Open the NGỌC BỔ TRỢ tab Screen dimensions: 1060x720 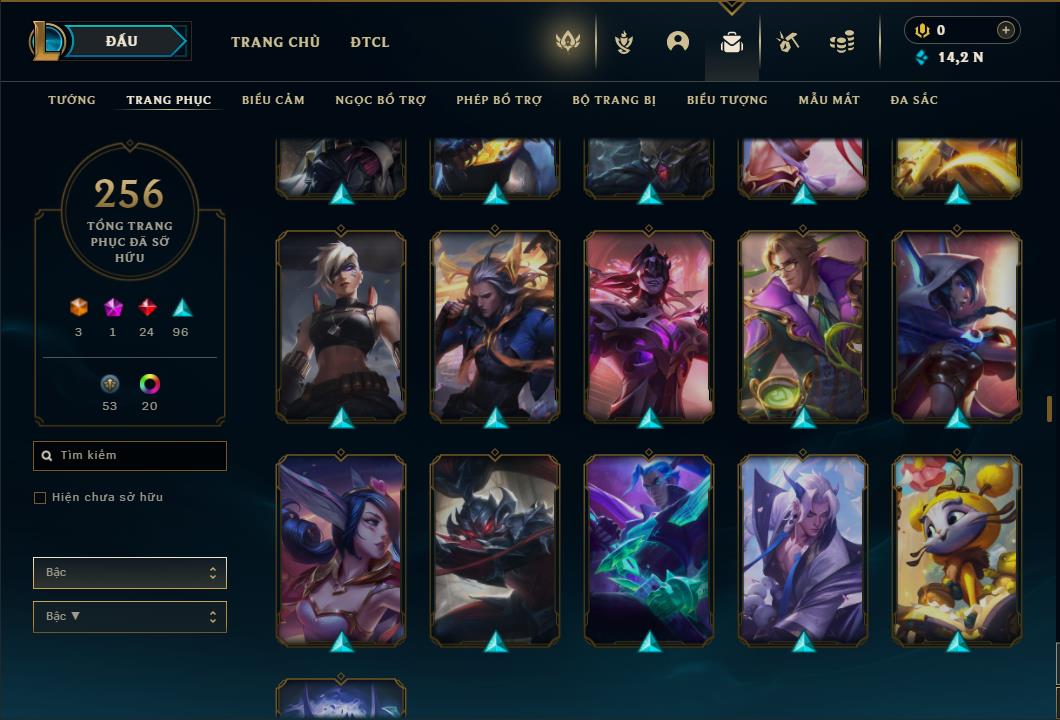click(380, 100)
